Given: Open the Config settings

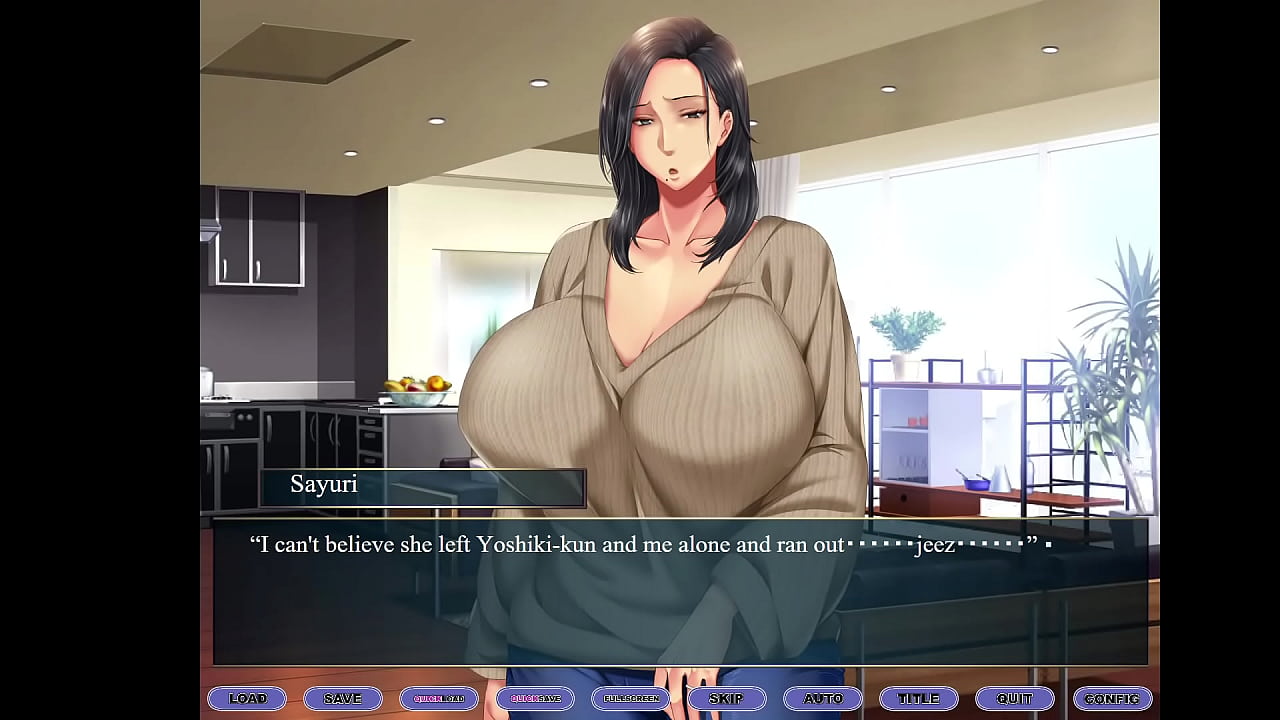Looking at the screenshot, I should point(1111,698).
